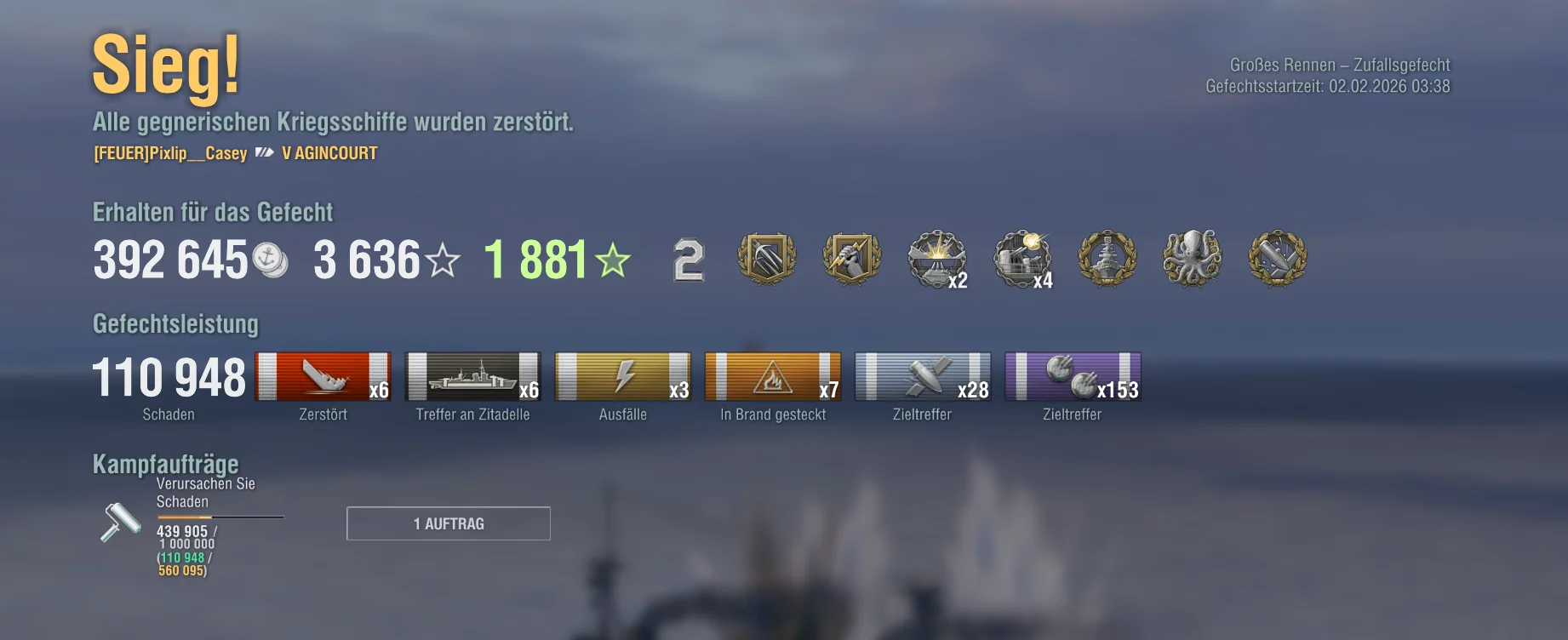Select the Treffer an Zitadelle ribbon
This screenshot has height=640, width=1568.
click(x=473, y=376)
